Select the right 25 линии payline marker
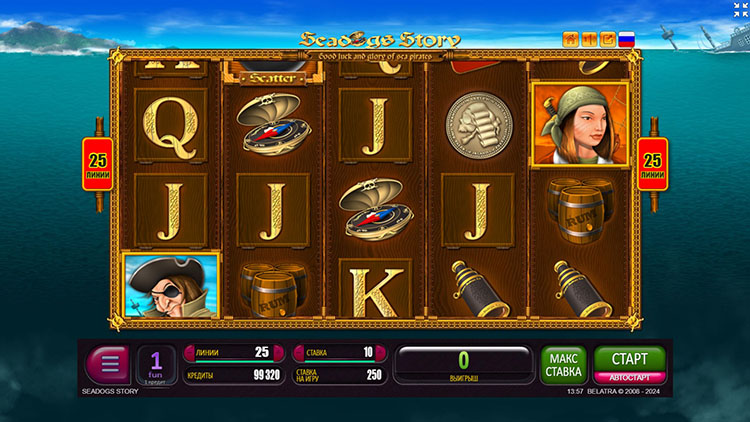Viewport: 750px width, 422px height. (x=652, y=165)
